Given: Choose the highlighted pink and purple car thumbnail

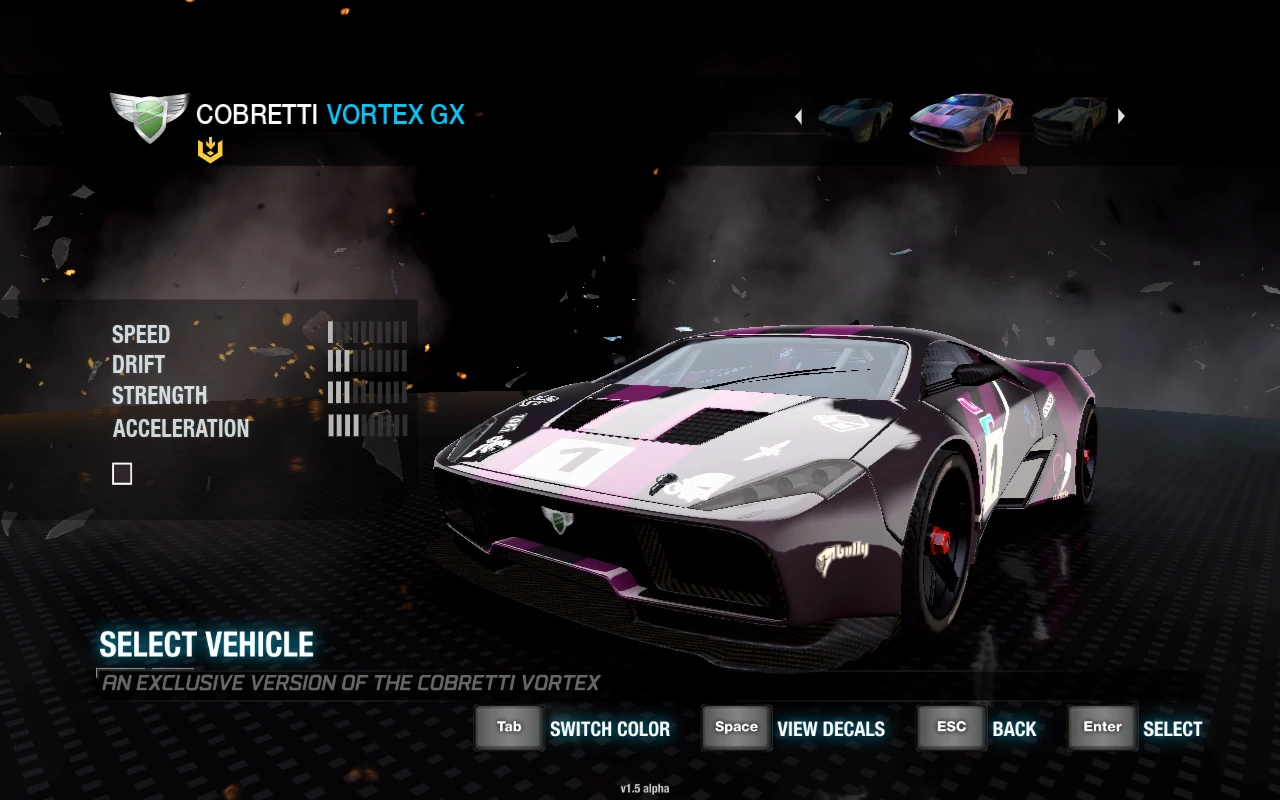Looking at the screenshot, I should (x=961, y=120).
